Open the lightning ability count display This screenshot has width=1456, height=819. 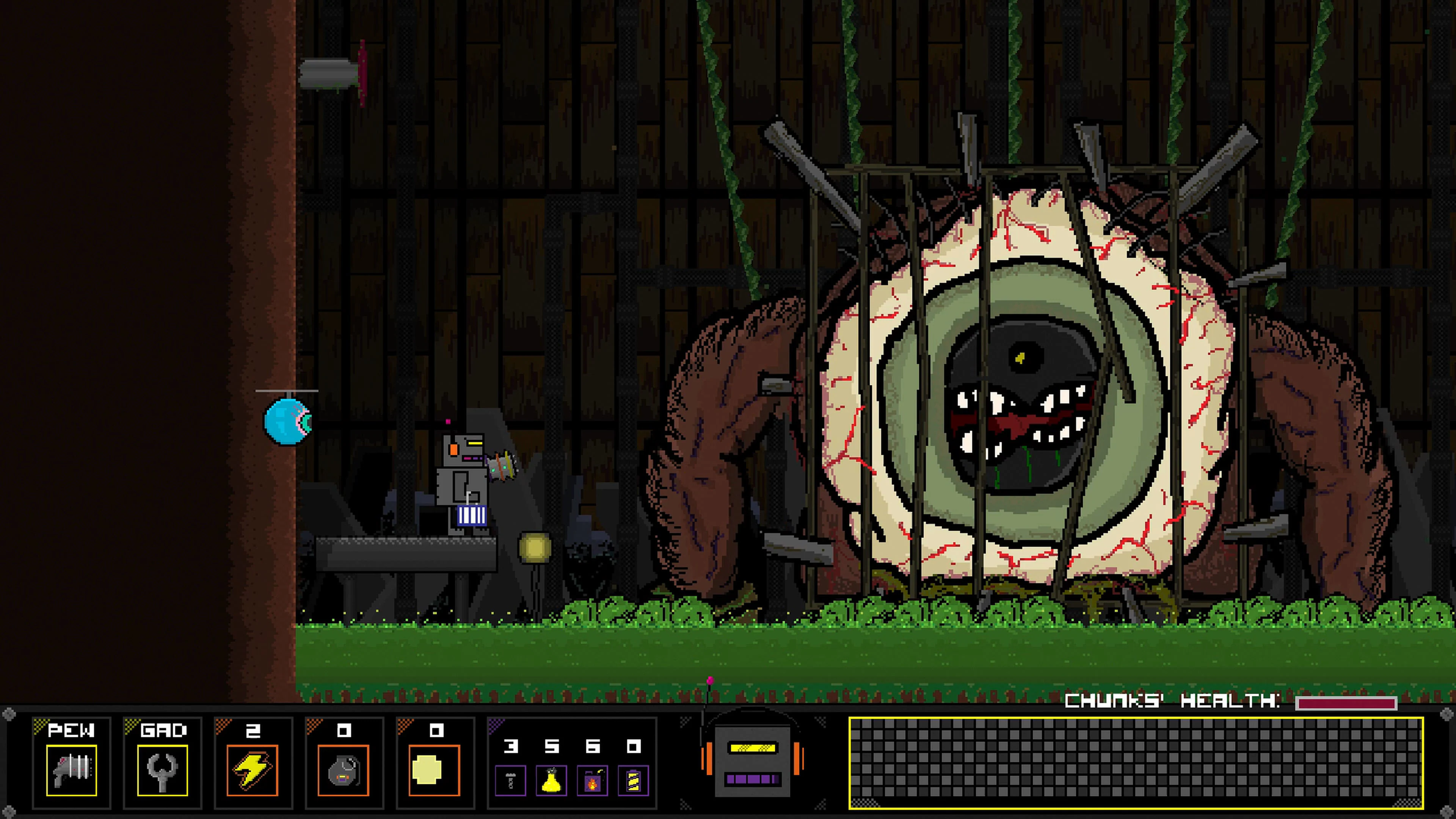tap(253, 730)
